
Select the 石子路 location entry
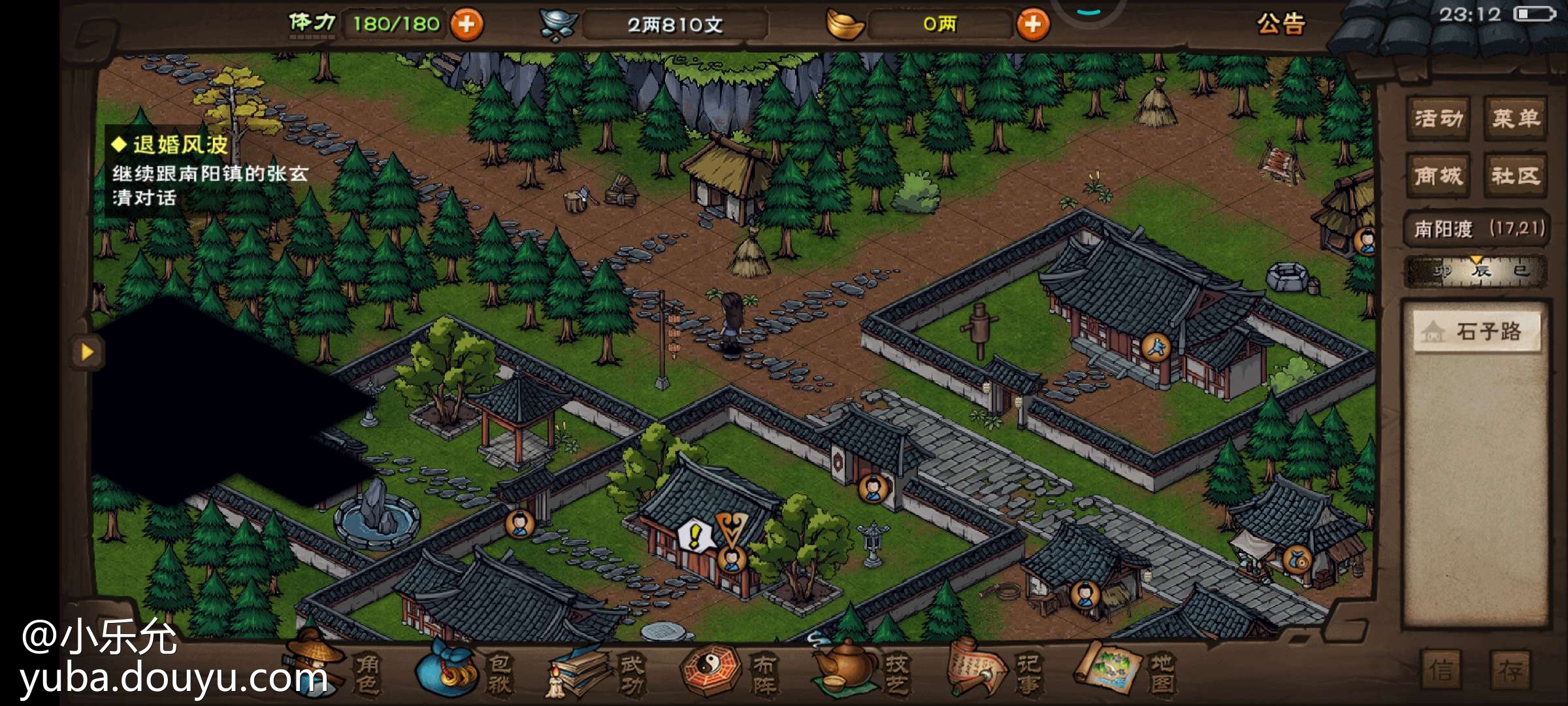(x=1477, y=331)
